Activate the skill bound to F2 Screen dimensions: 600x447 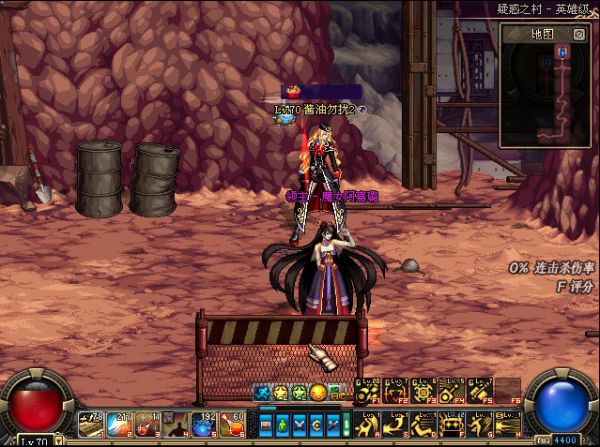click(396, 391)
